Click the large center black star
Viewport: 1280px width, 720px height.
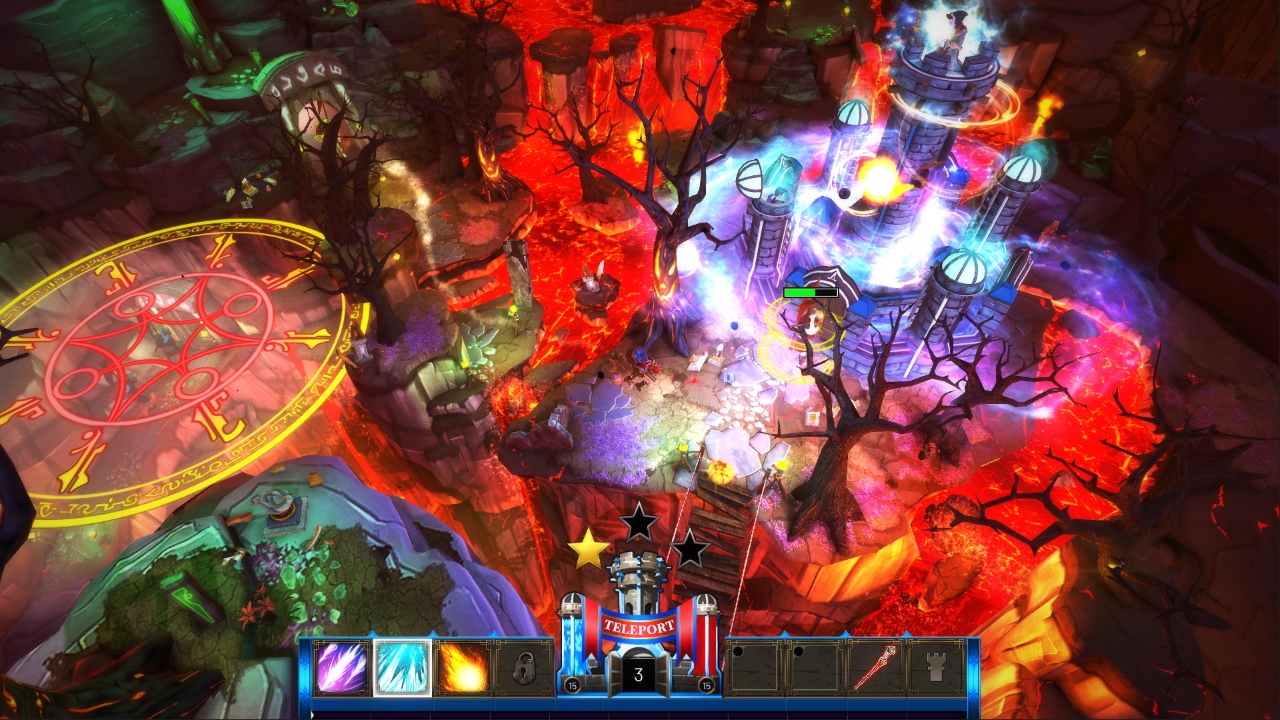click(640, 522)
